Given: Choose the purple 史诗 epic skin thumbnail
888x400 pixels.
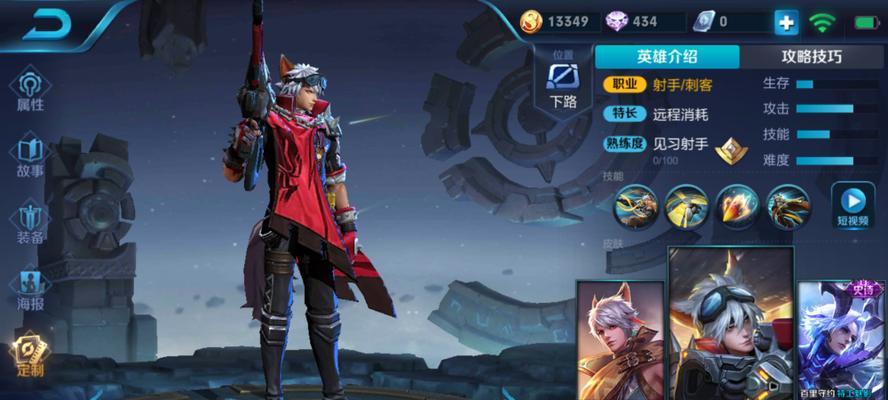Looking at the screenshot, I should pyautogui.click(x=842, y=340).
